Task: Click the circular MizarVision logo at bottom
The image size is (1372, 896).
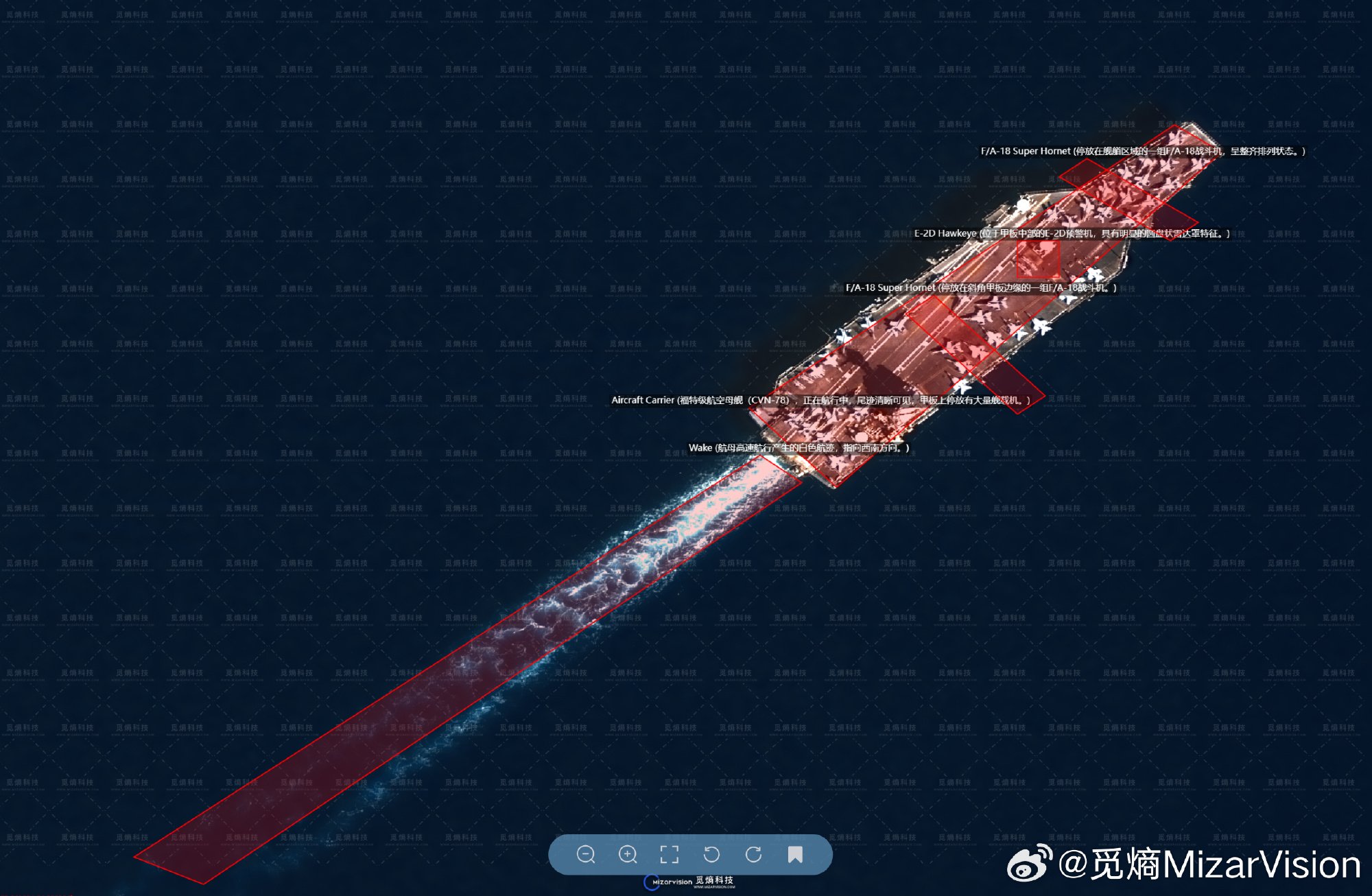Action: click(x=650, y=882)
